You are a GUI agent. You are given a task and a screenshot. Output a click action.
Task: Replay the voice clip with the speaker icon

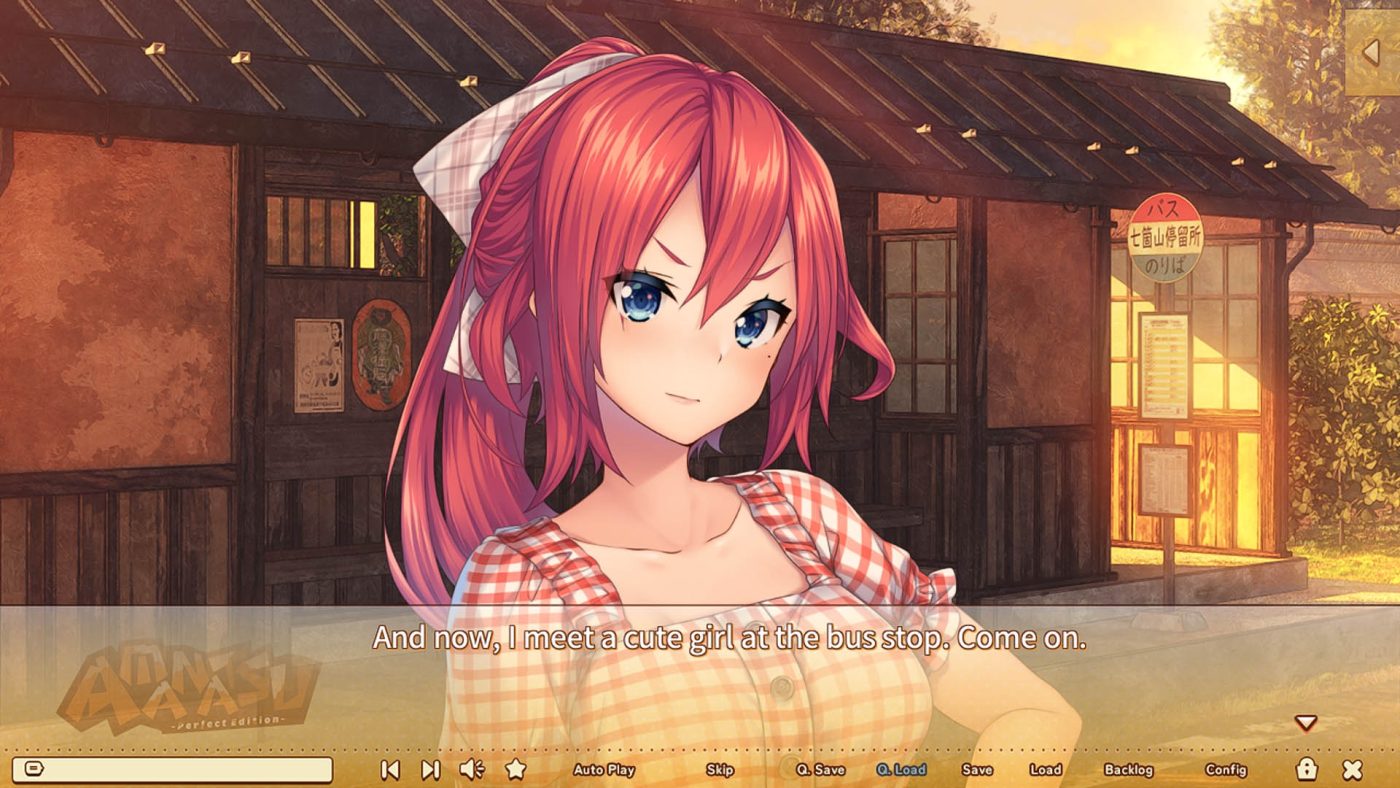click(x=470, y=770)
